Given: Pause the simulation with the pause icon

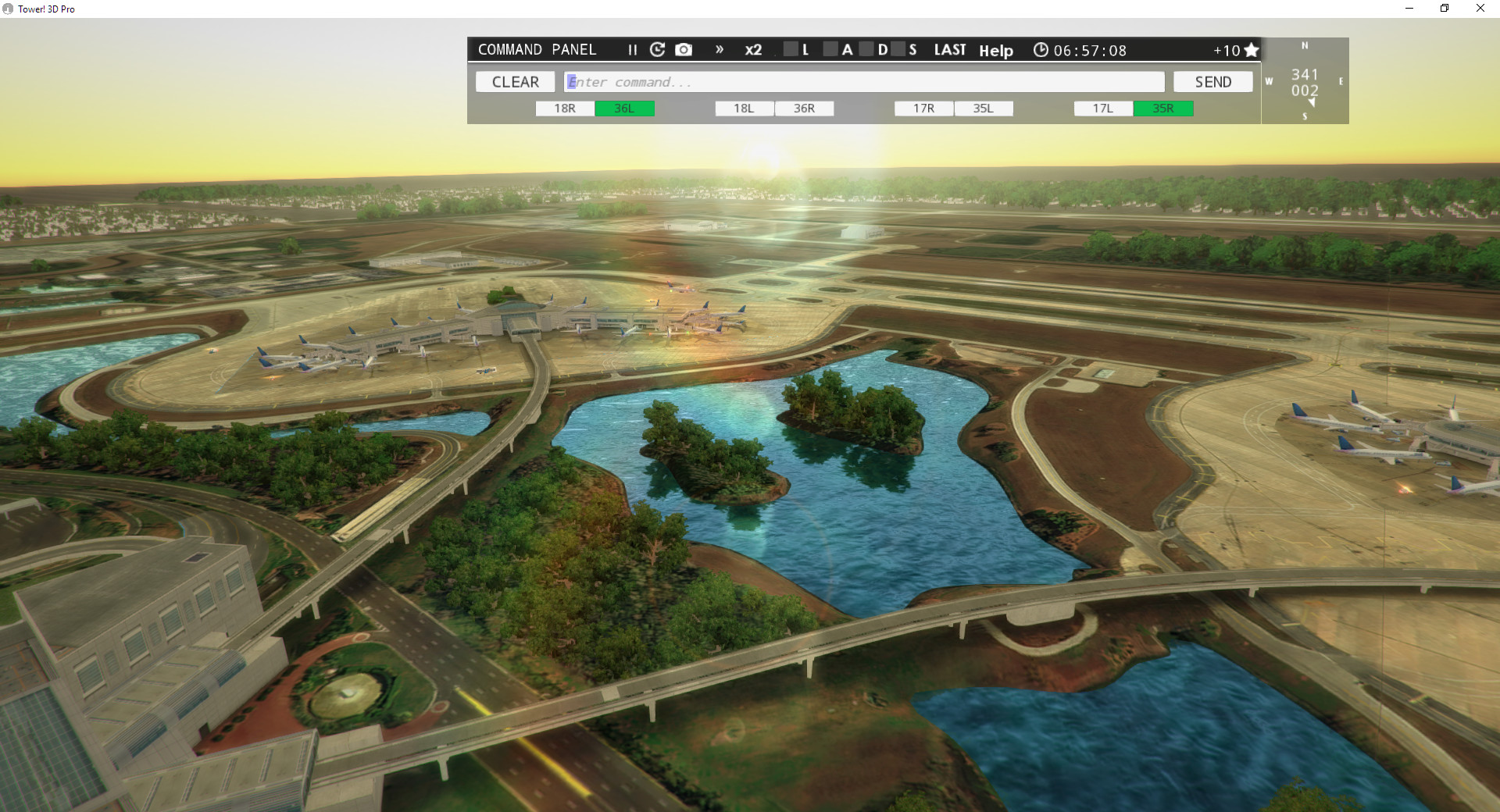Looking at the screenshot, I should coord(631,49).
